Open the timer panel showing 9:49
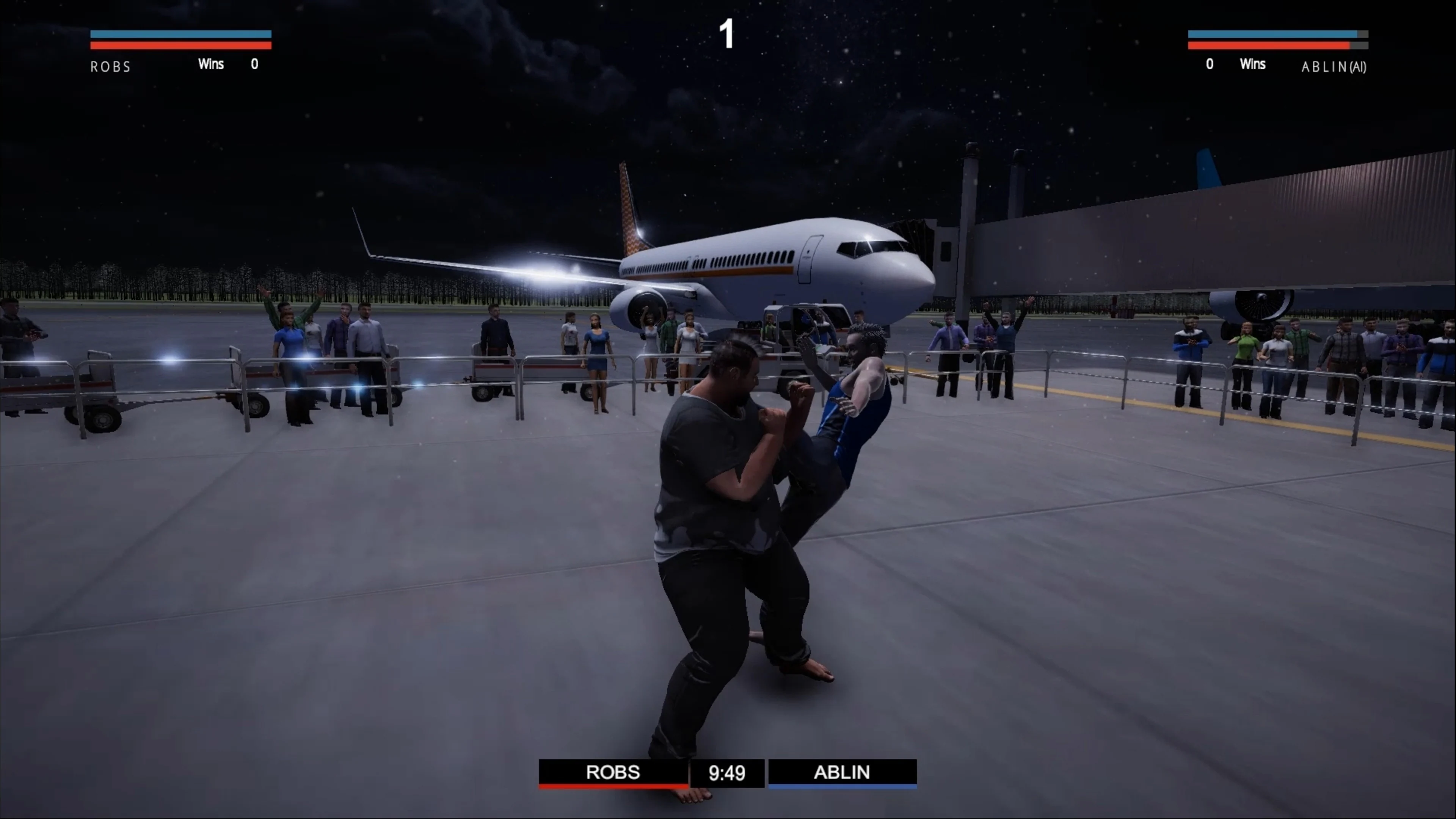 tap(727, 773)
